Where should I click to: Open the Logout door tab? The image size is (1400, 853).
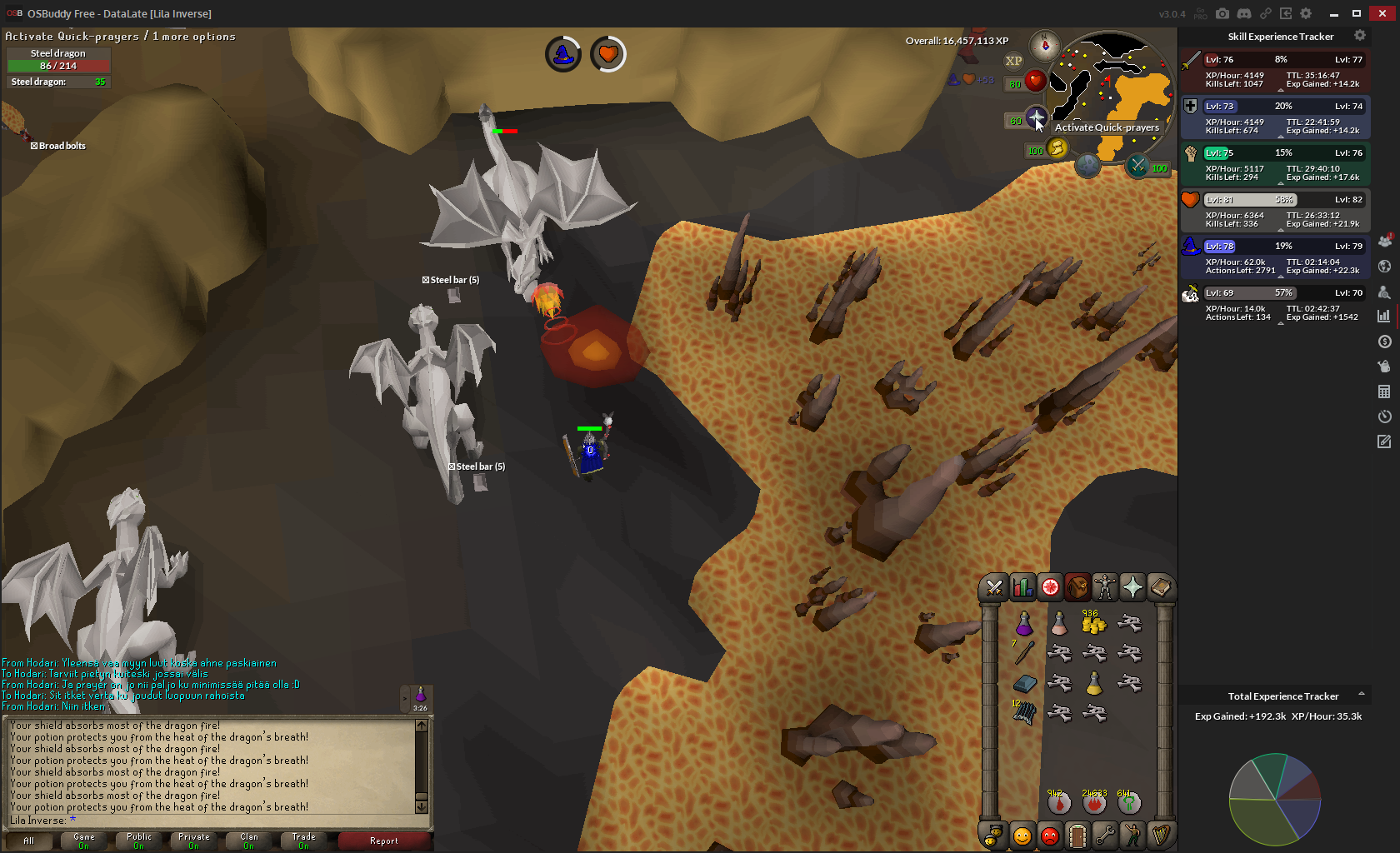point(1077,835)
